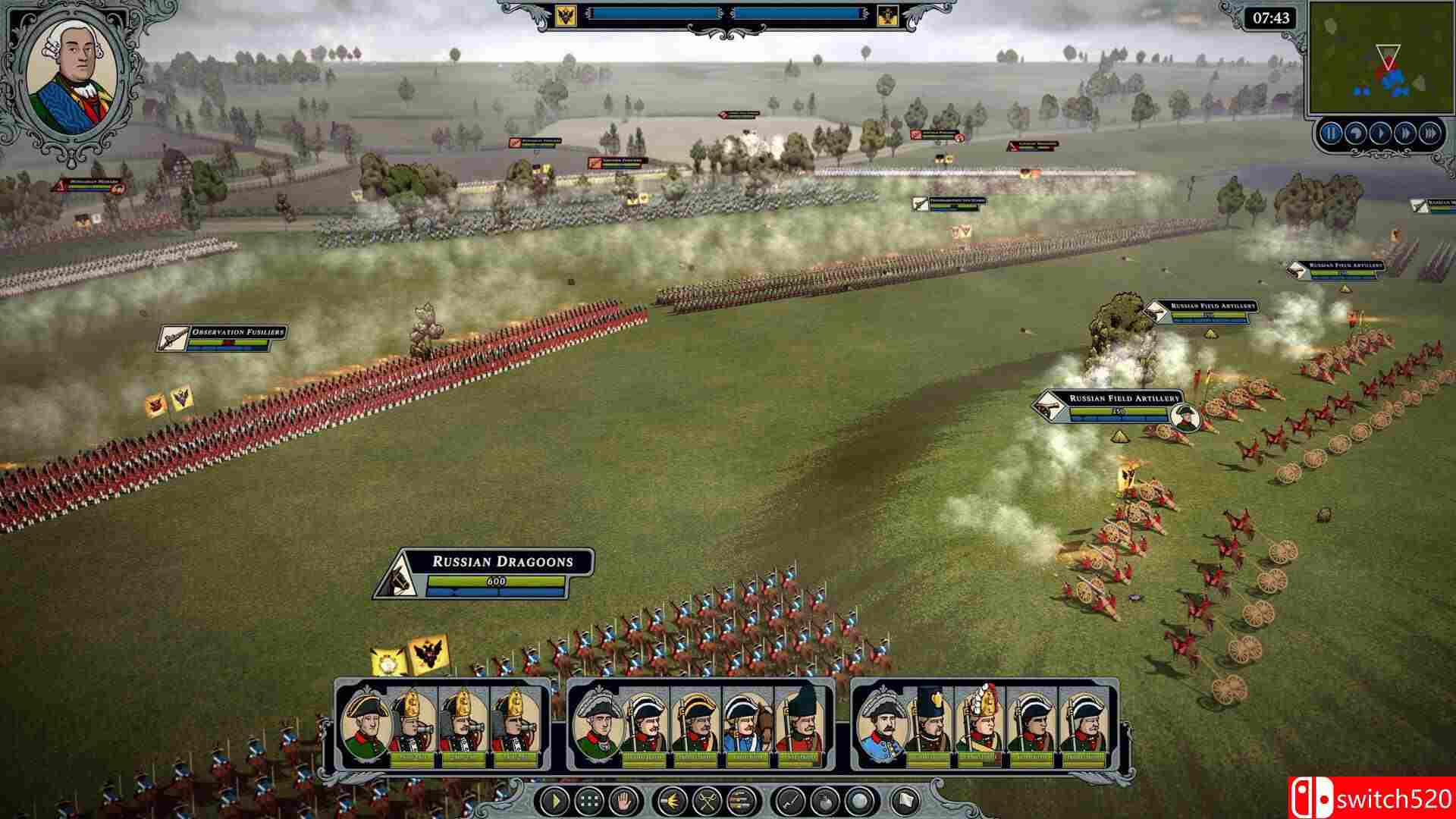This screenshot has height=819, width=1456.
Task: Select the round cannonball command button
Action: click(x=859, y=800)
